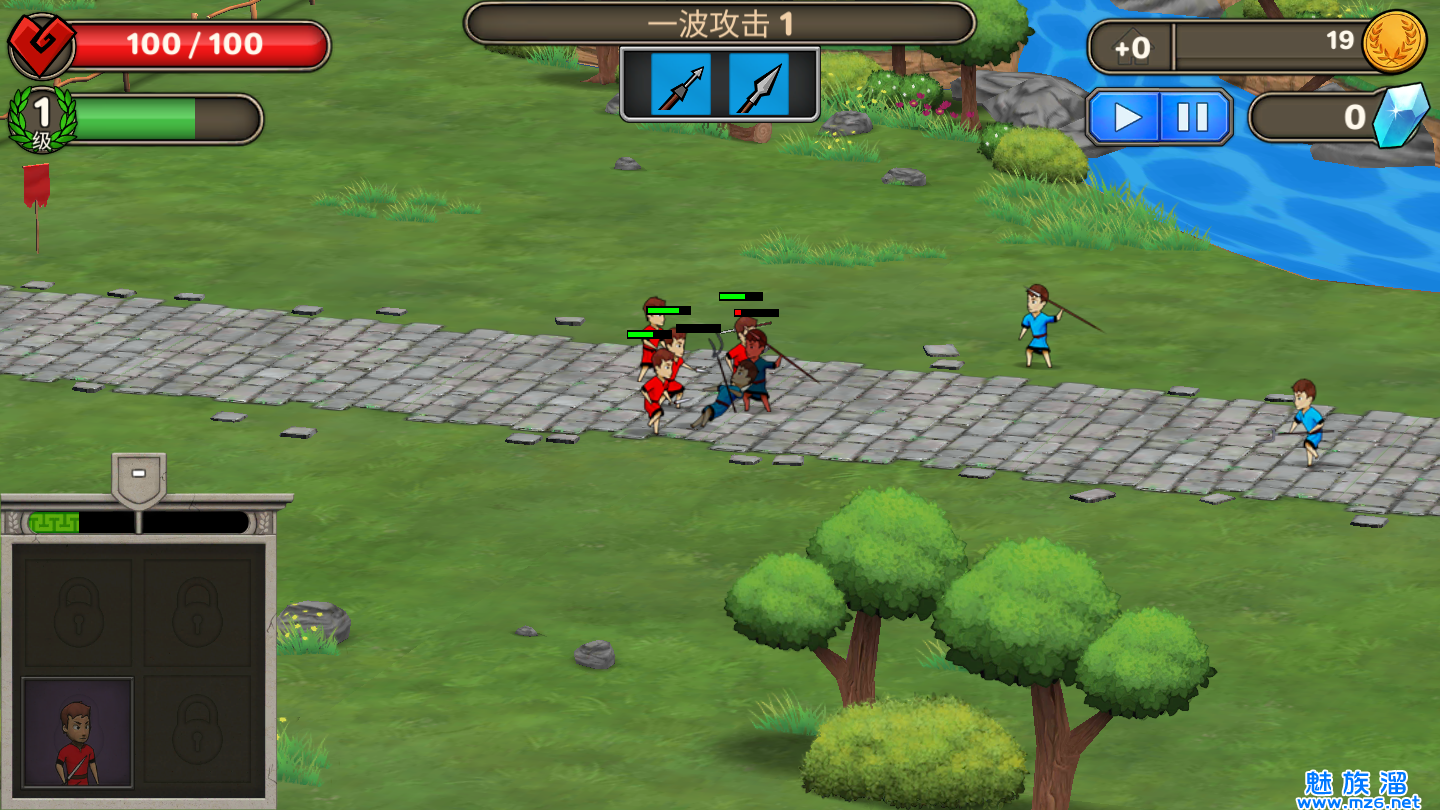Select the right spear enemy wave icon
Screen dimensions: 1440x810
(758, 85)
